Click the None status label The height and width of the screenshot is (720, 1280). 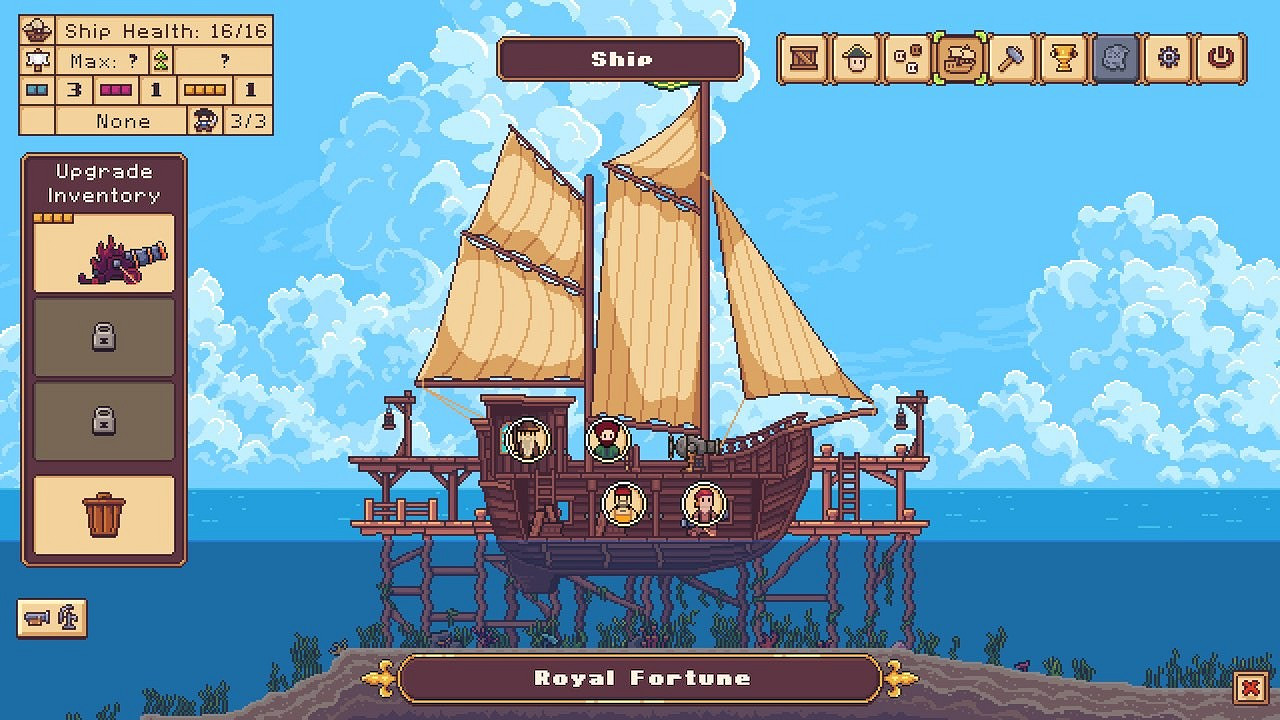pyautogui.click(x=125, y=120)
